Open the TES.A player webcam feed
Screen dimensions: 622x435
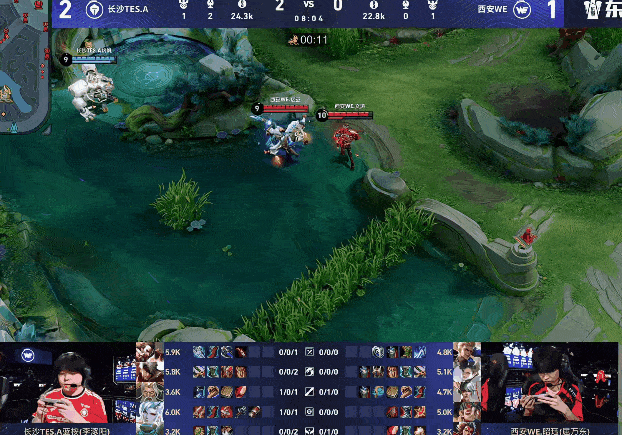(x=67, y=385)
